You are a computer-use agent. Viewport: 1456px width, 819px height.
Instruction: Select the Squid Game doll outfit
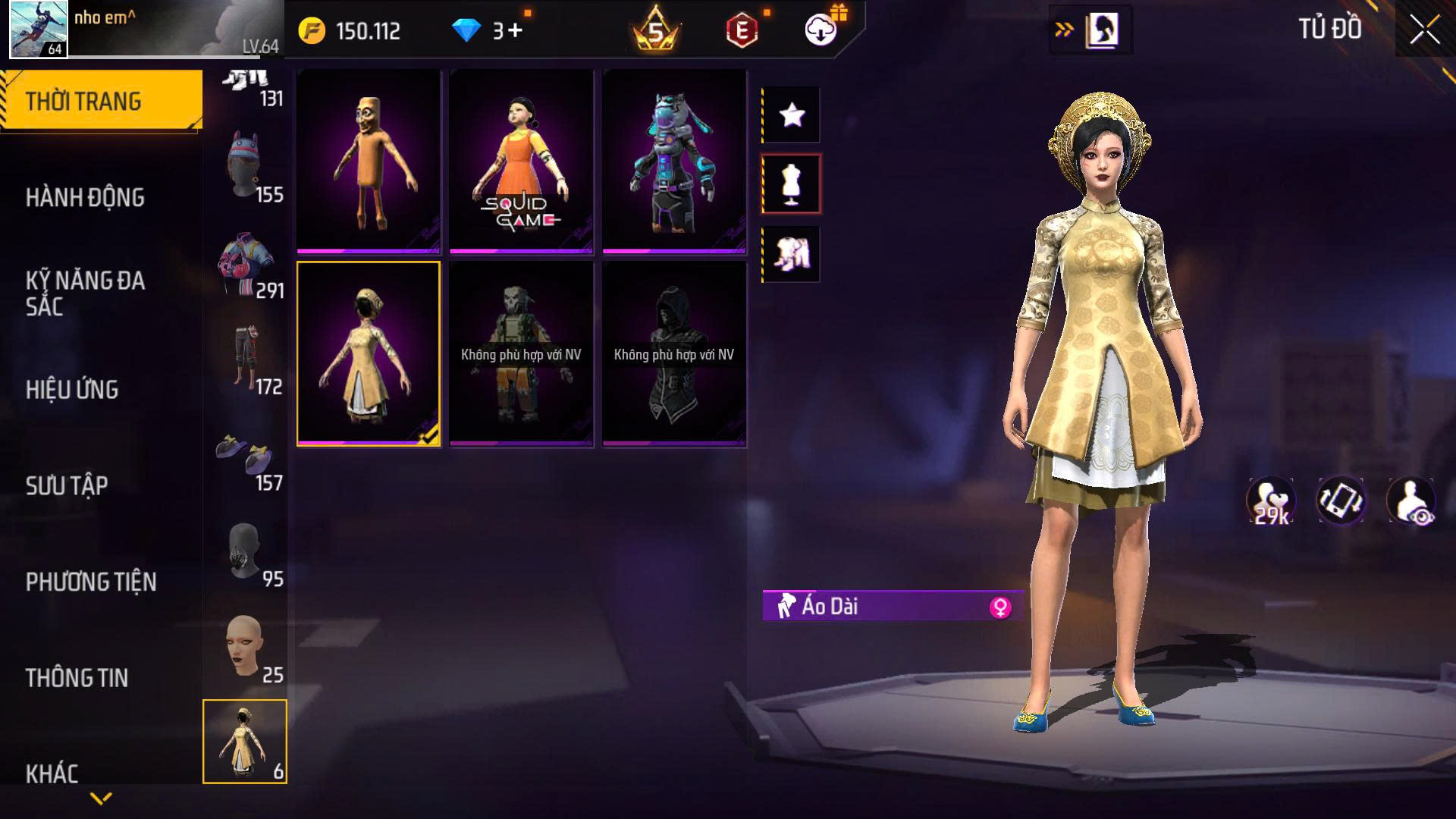click(521, 161)
